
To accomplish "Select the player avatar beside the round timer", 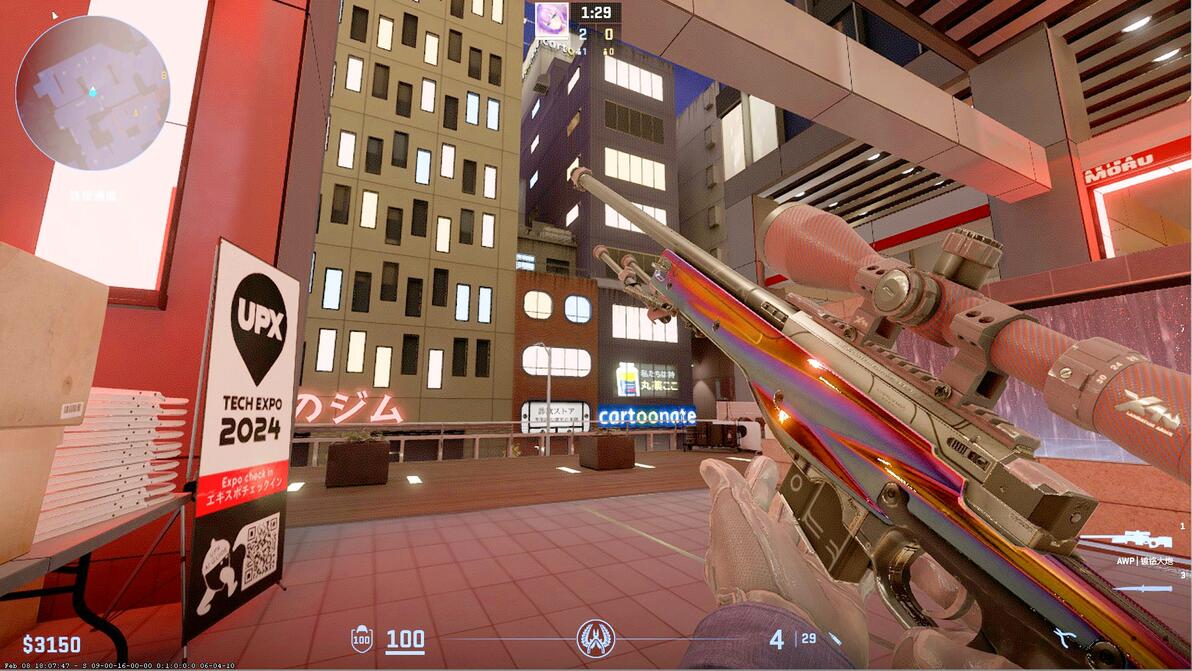I will tap(551, 17).
